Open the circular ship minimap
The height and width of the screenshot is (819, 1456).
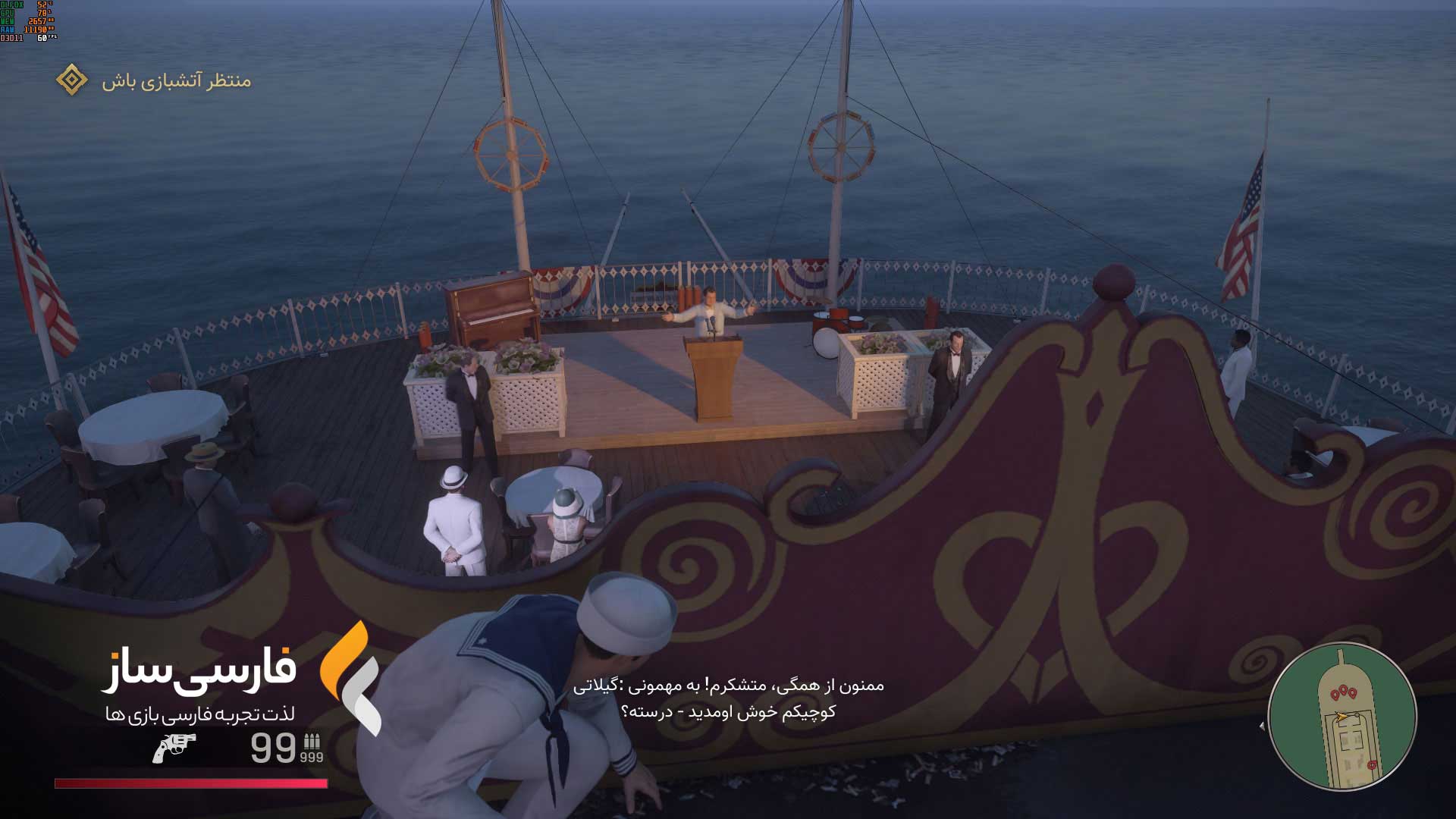(1341, 717)
